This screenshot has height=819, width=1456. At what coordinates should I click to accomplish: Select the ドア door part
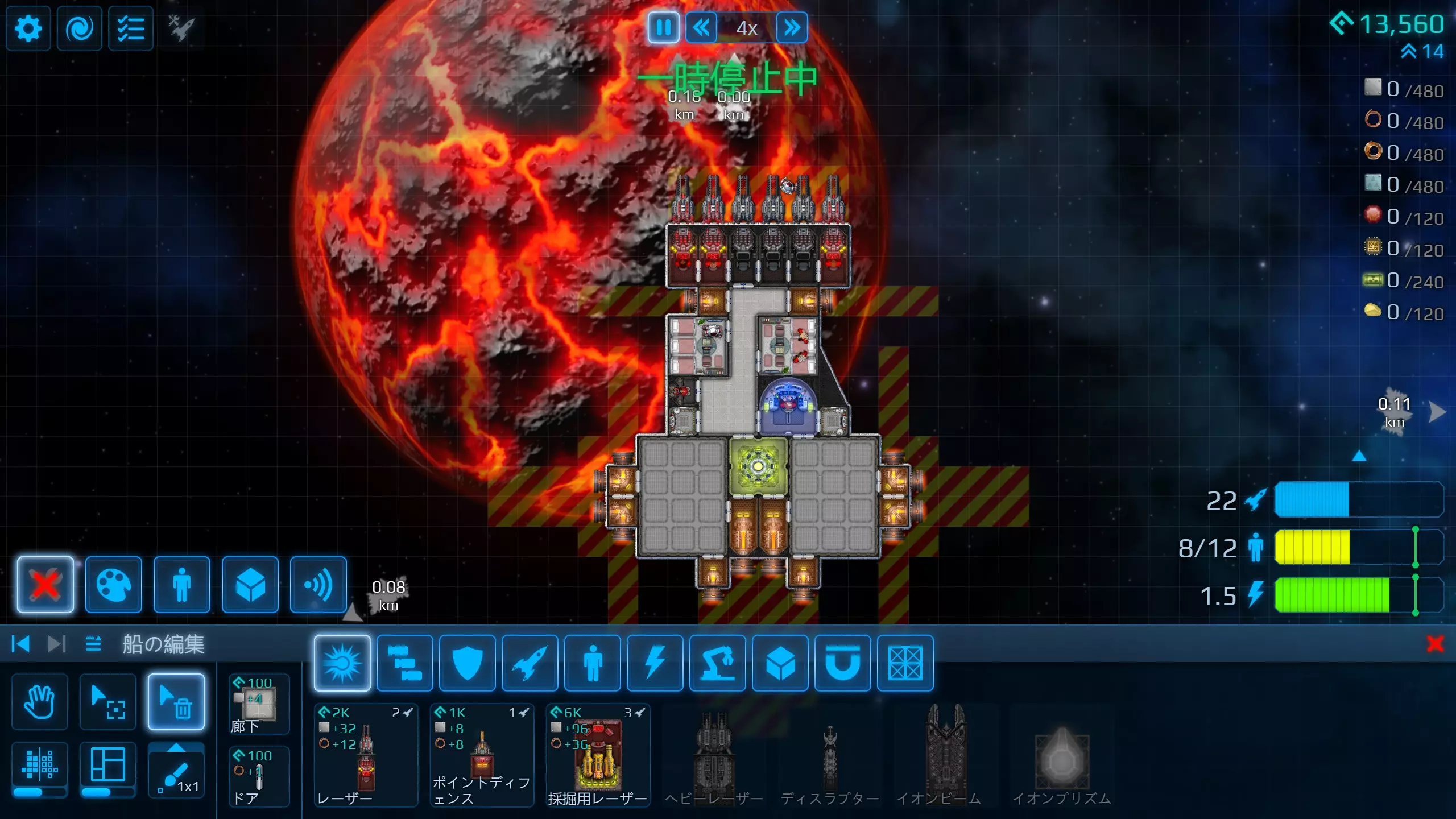(259, 777)
